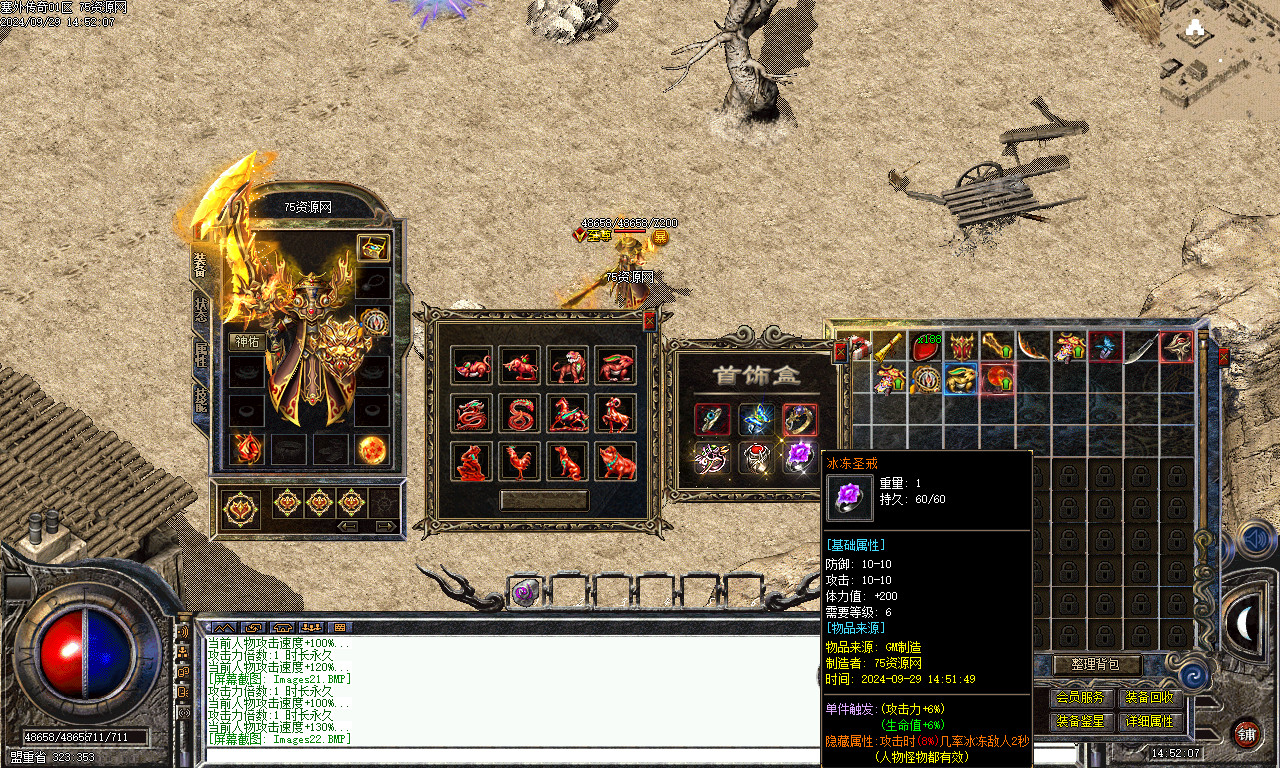This screenshot has width=1280, height=768.
Task: Sort bag with 整理背包 button
Action: point(1098,664)
